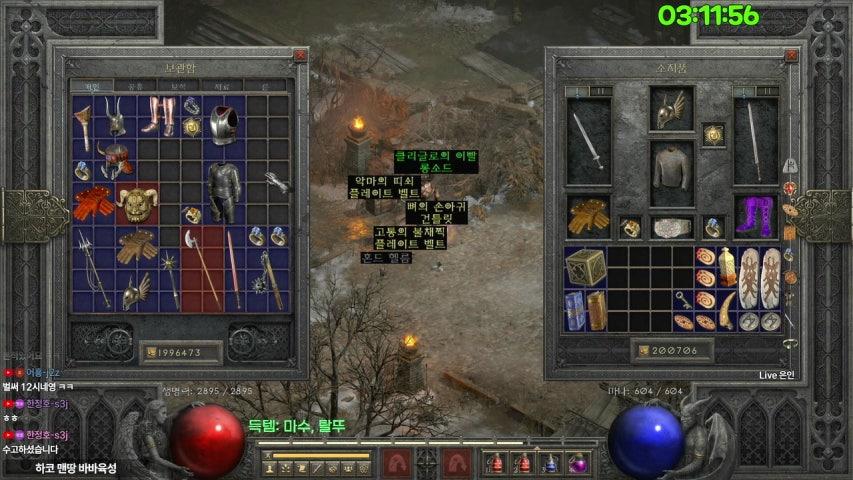
Task: Close the stash window
Action: tap(300, 56)
